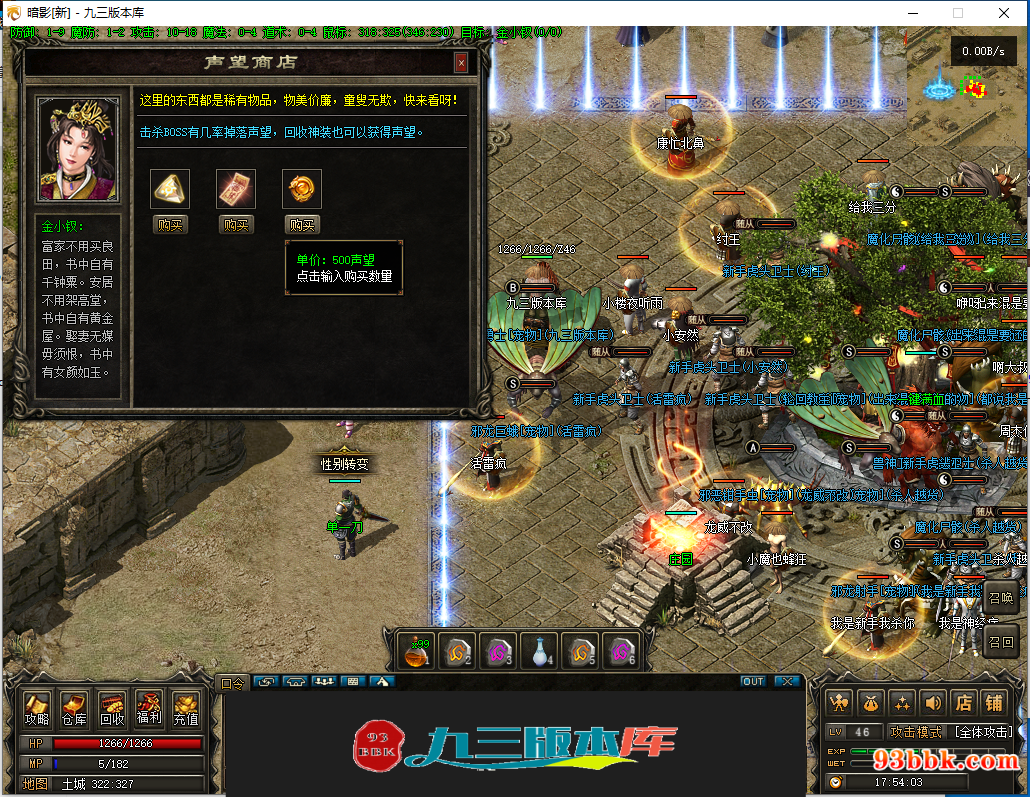Toggle sound with the speaker icon
Image resolution: width=1030 pixels, height=797 pixels.
pos(932,703)
